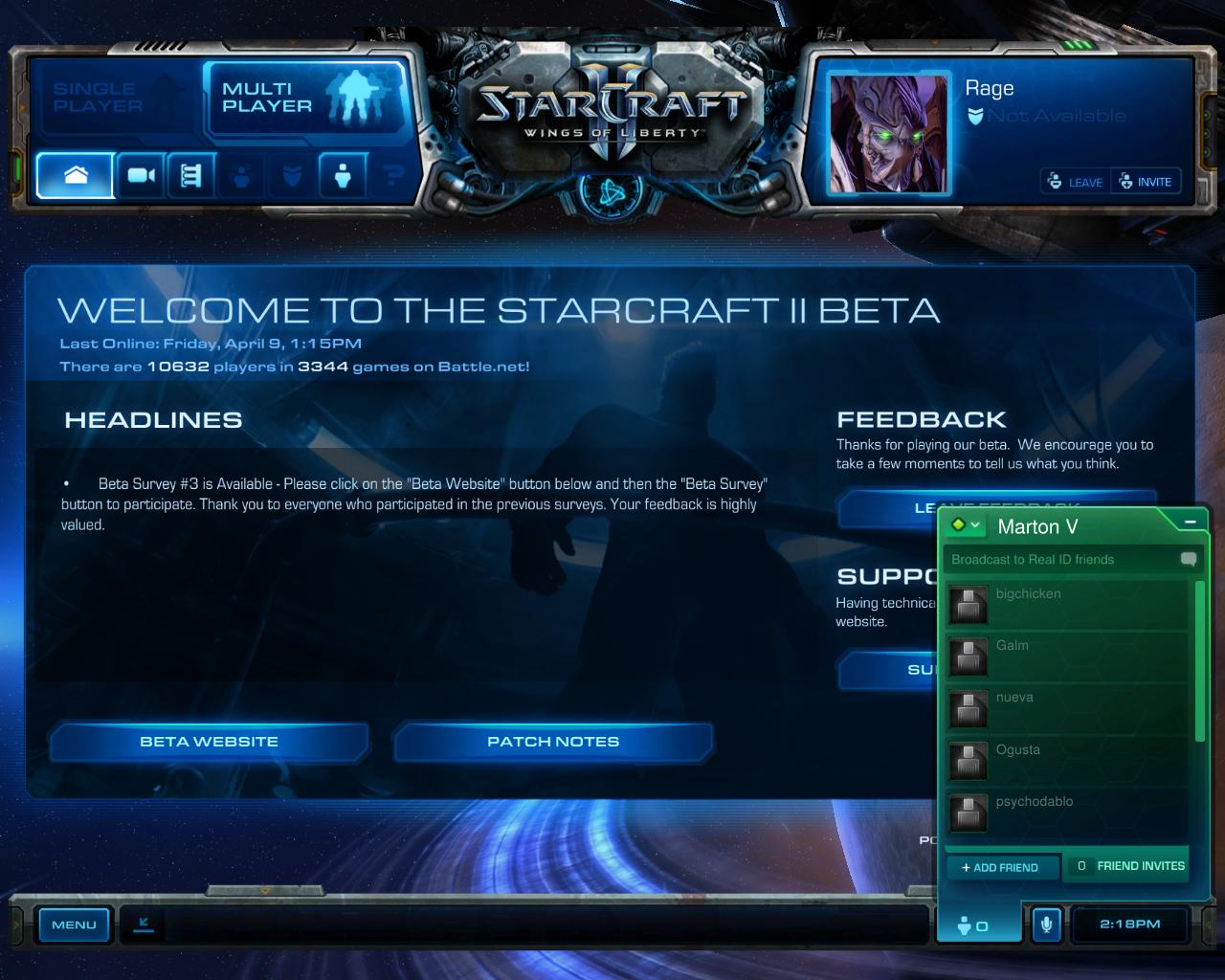Open the home screen icon
This screenshot has height=980, width=1225.
click(76, 175)
